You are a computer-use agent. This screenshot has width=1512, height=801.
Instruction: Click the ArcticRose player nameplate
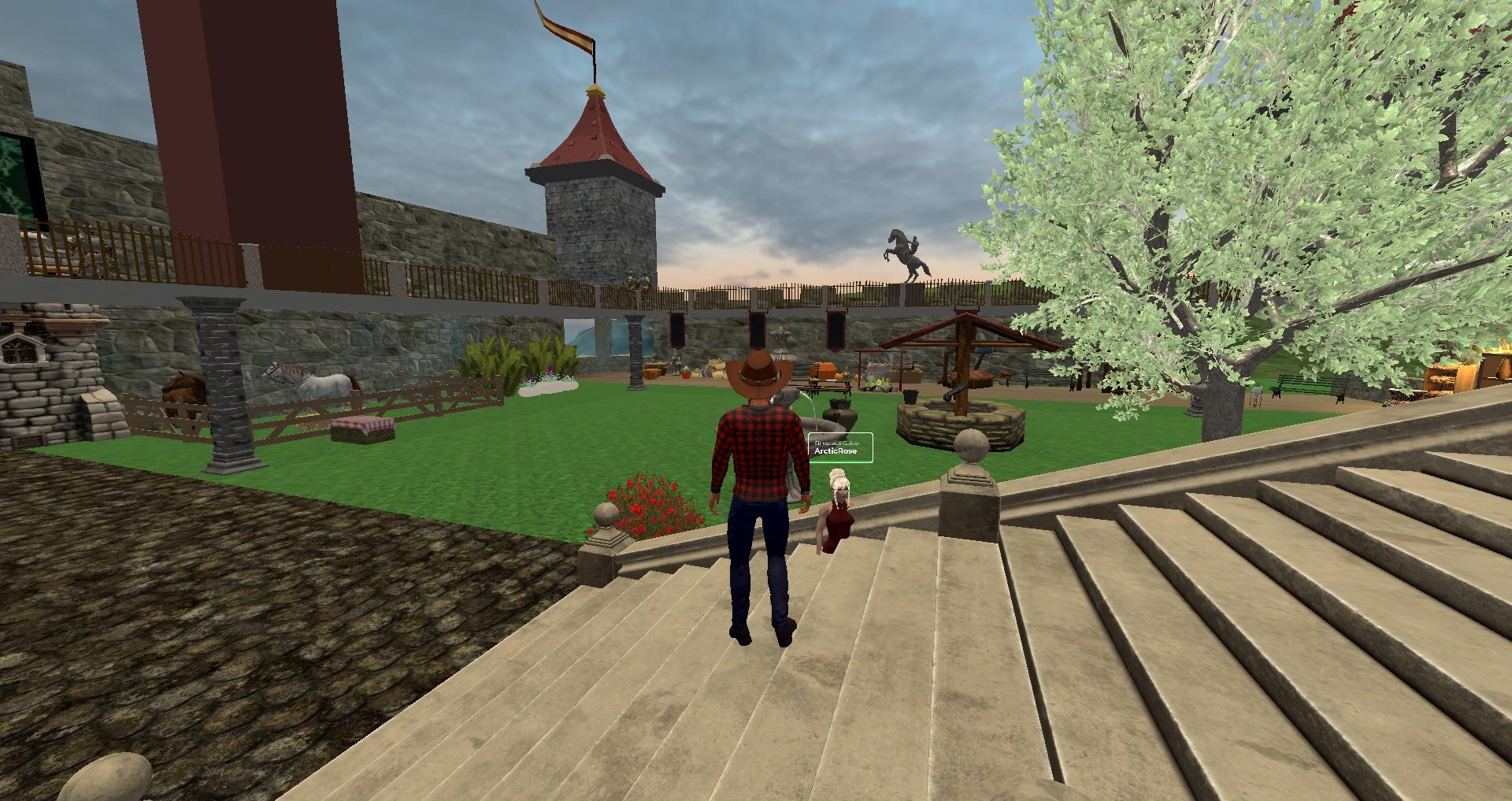click(x=840, y=447)
